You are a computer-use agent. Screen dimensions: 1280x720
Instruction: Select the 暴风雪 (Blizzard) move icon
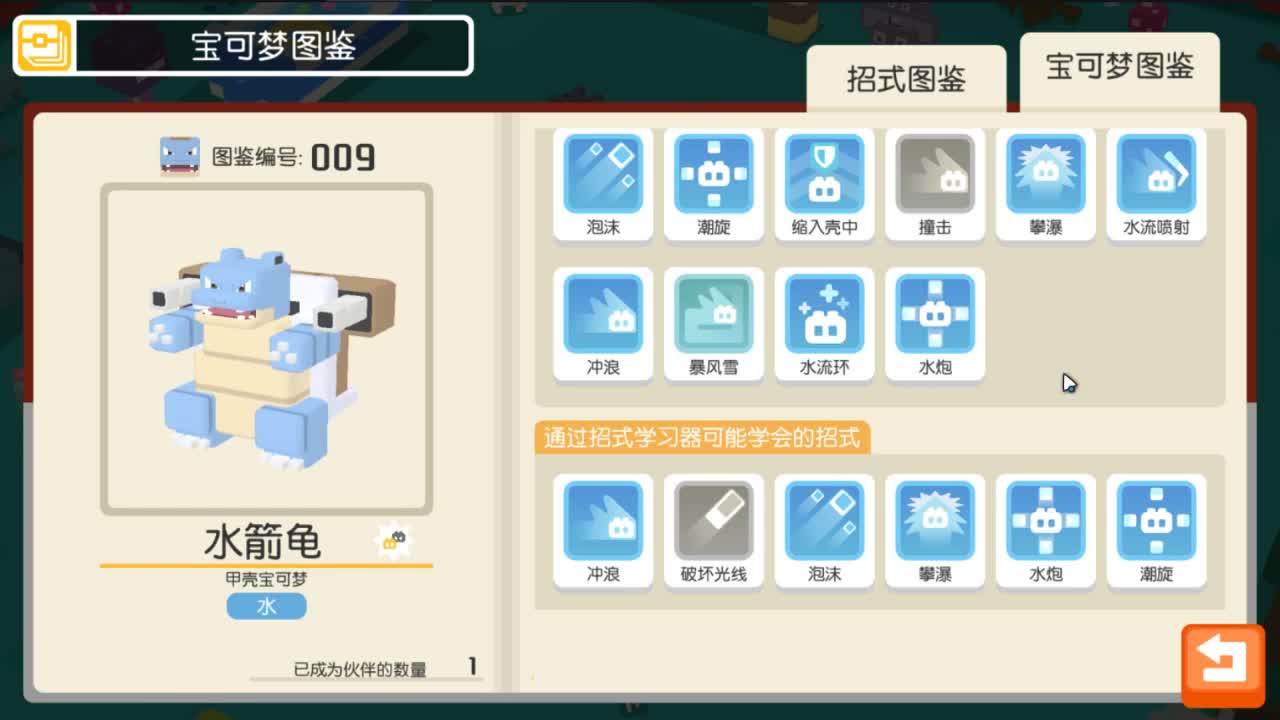click(x=714, y=312)
